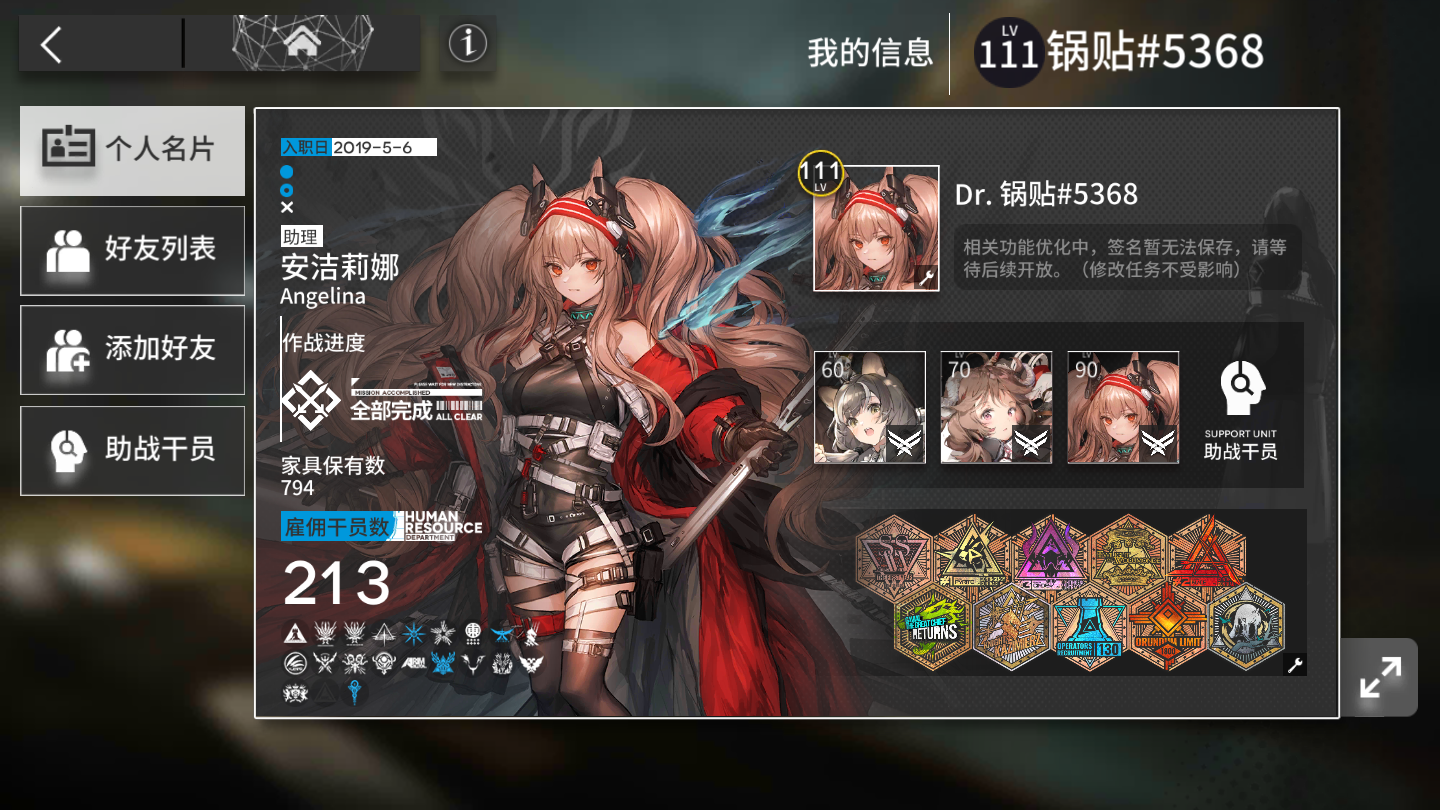This screenshot has width=1440, height=810.
Task: Open the level 60 support operator portrait
Action: [x=869, y=406]
